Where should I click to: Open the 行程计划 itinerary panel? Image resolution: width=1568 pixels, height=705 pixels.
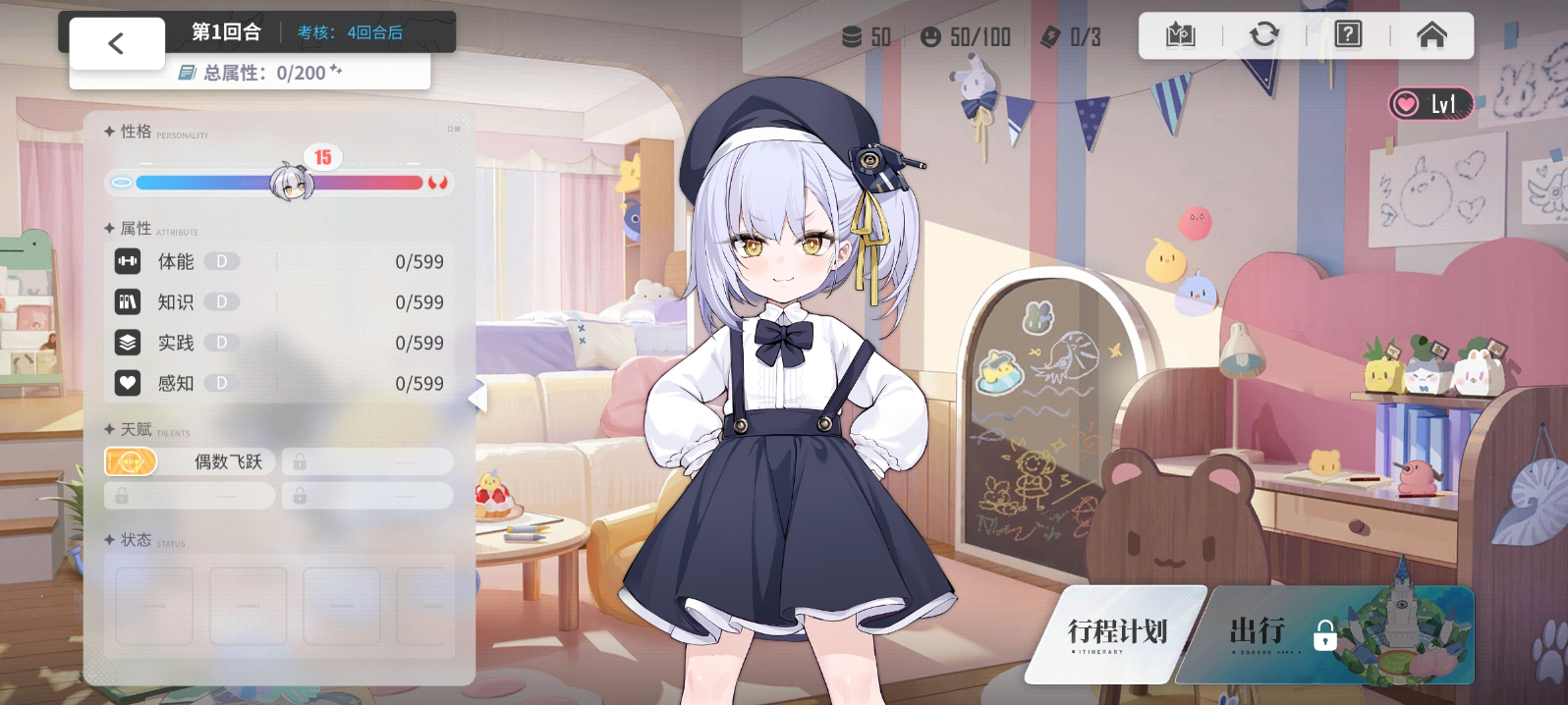pyautogui.click(x=1117, y=633)
